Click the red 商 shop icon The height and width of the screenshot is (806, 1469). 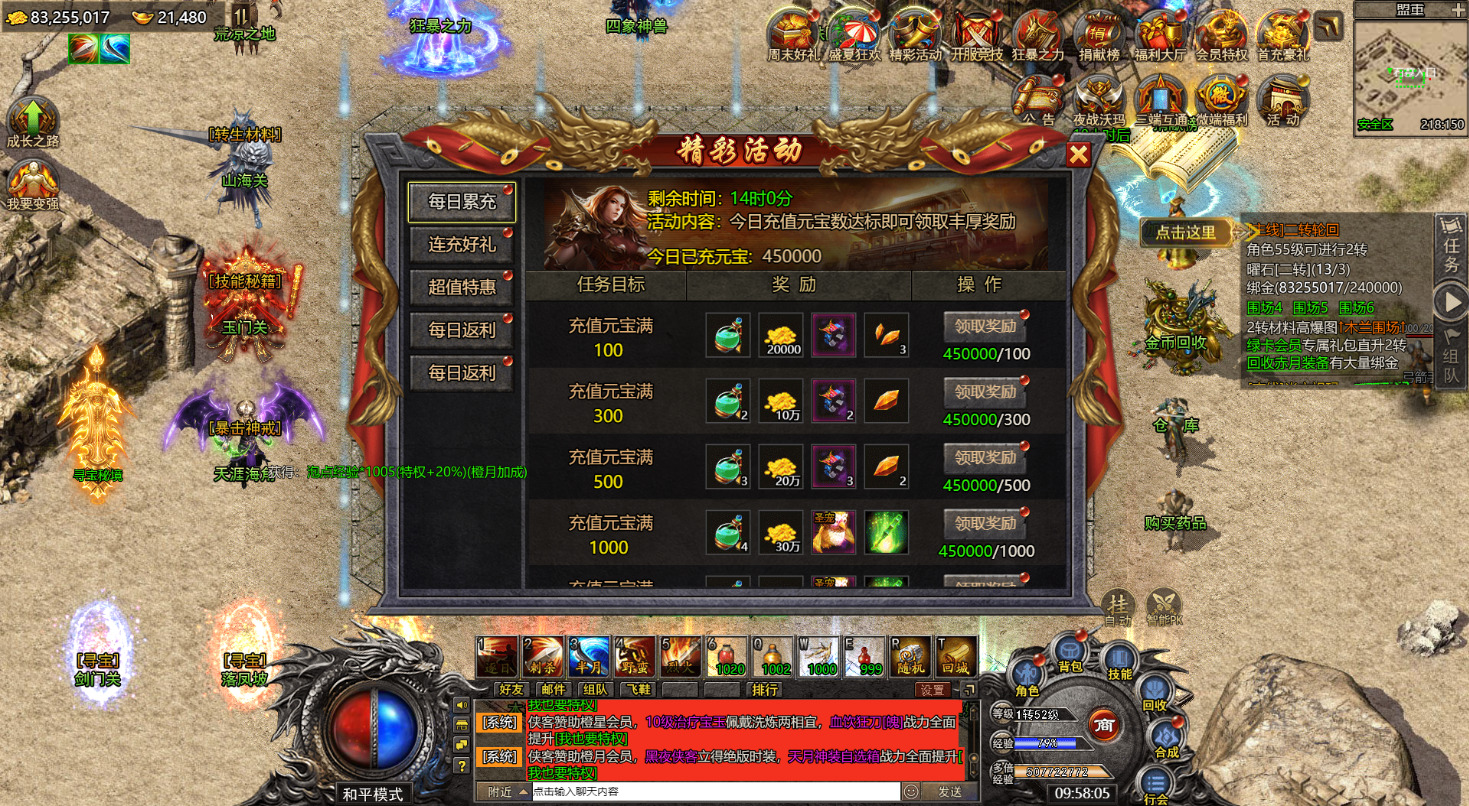[x=1106, y=725]
